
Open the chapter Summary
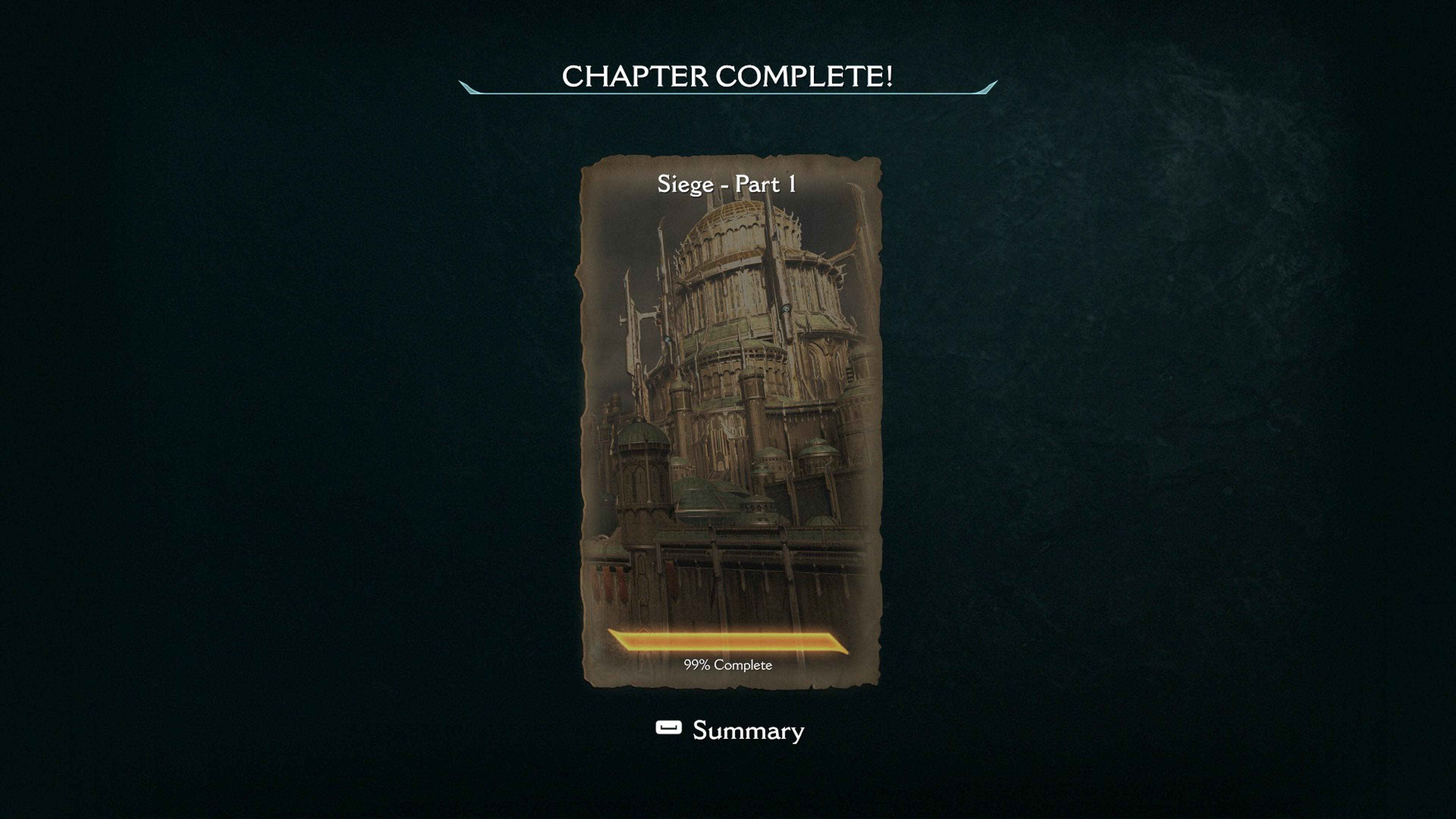(x=730, y=730)
